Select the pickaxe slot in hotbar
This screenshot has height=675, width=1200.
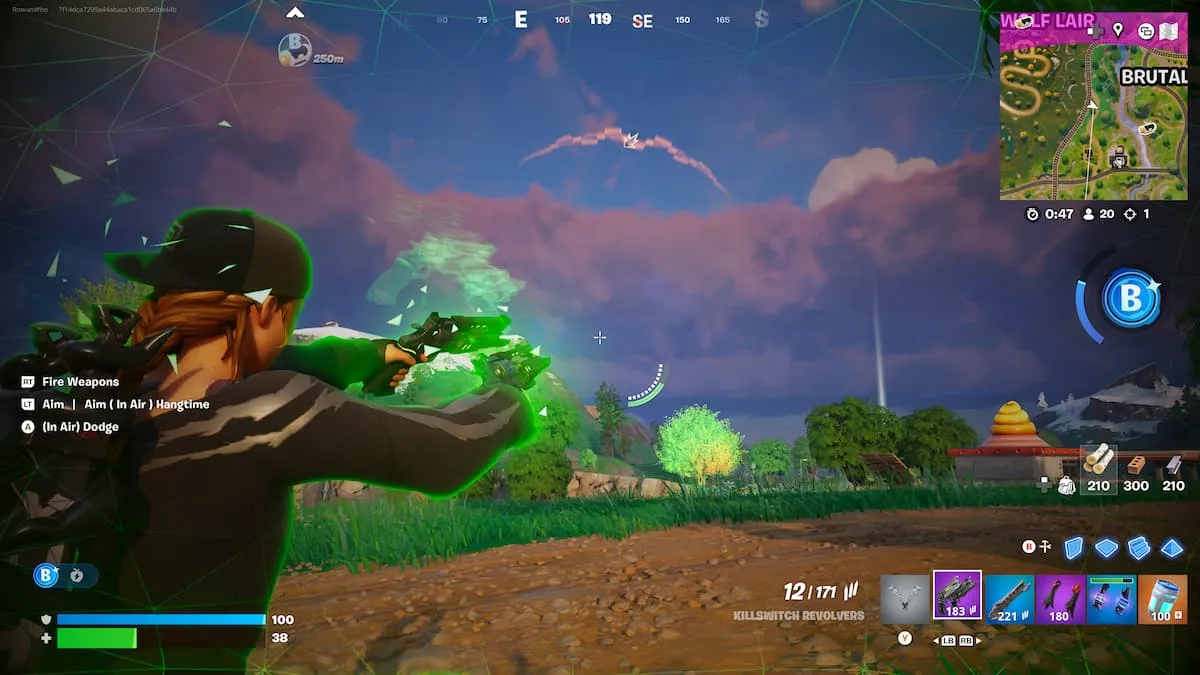click(x=905, y=599)
